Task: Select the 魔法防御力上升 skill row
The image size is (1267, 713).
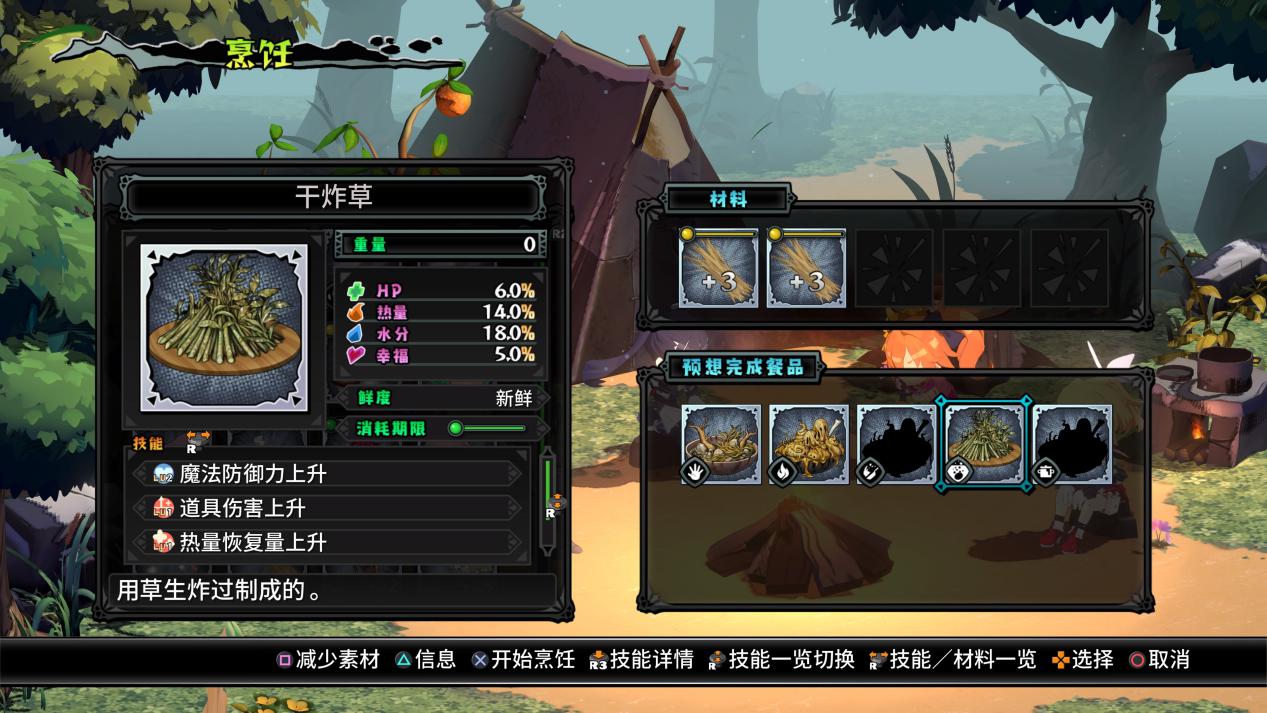Action: 330,474
